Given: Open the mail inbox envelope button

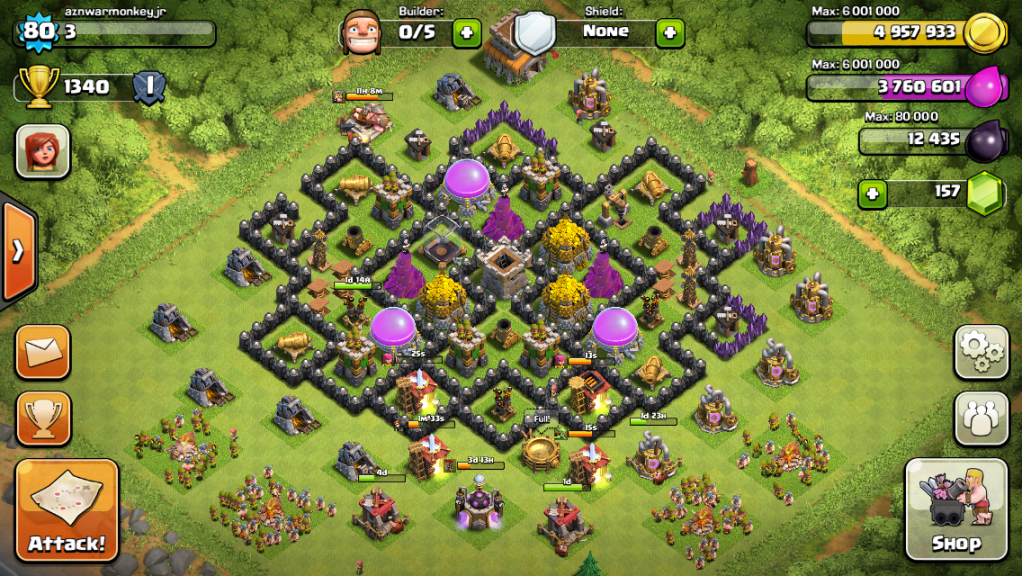Looking at the screenshot, I should (43, 352).
